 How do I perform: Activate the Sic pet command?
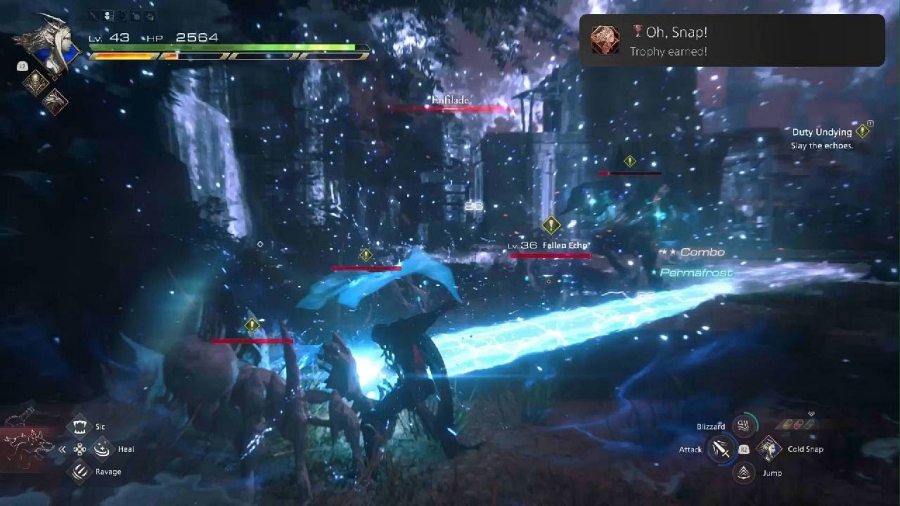tap(81, 426)
